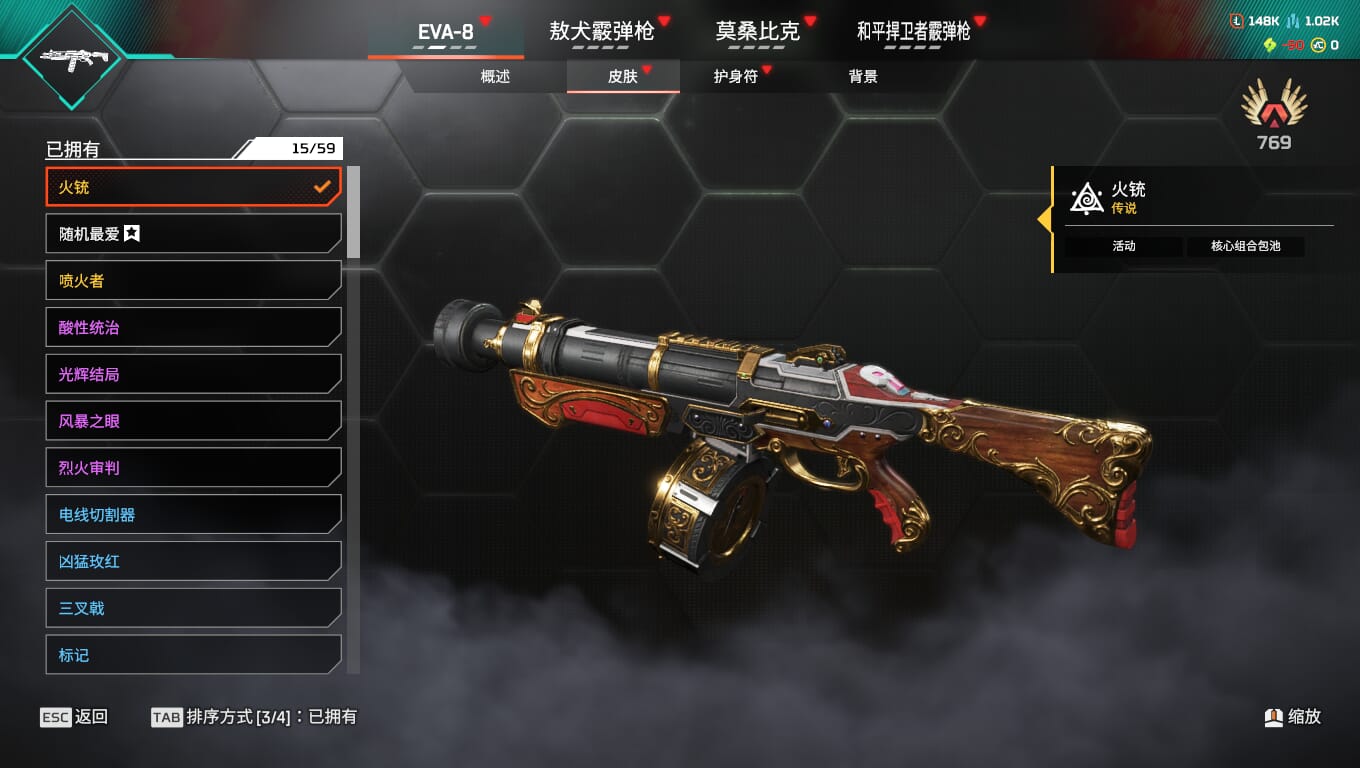Open the 背景 background sub-tab
Image resolution: width=1360 pixels, height=768 pixels.
coord(862,77)
